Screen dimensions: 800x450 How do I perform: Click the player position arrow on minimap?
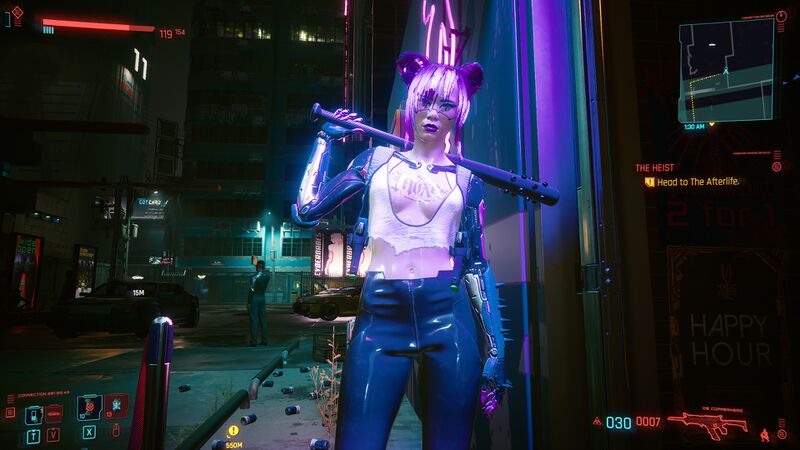tap(725, 72)
